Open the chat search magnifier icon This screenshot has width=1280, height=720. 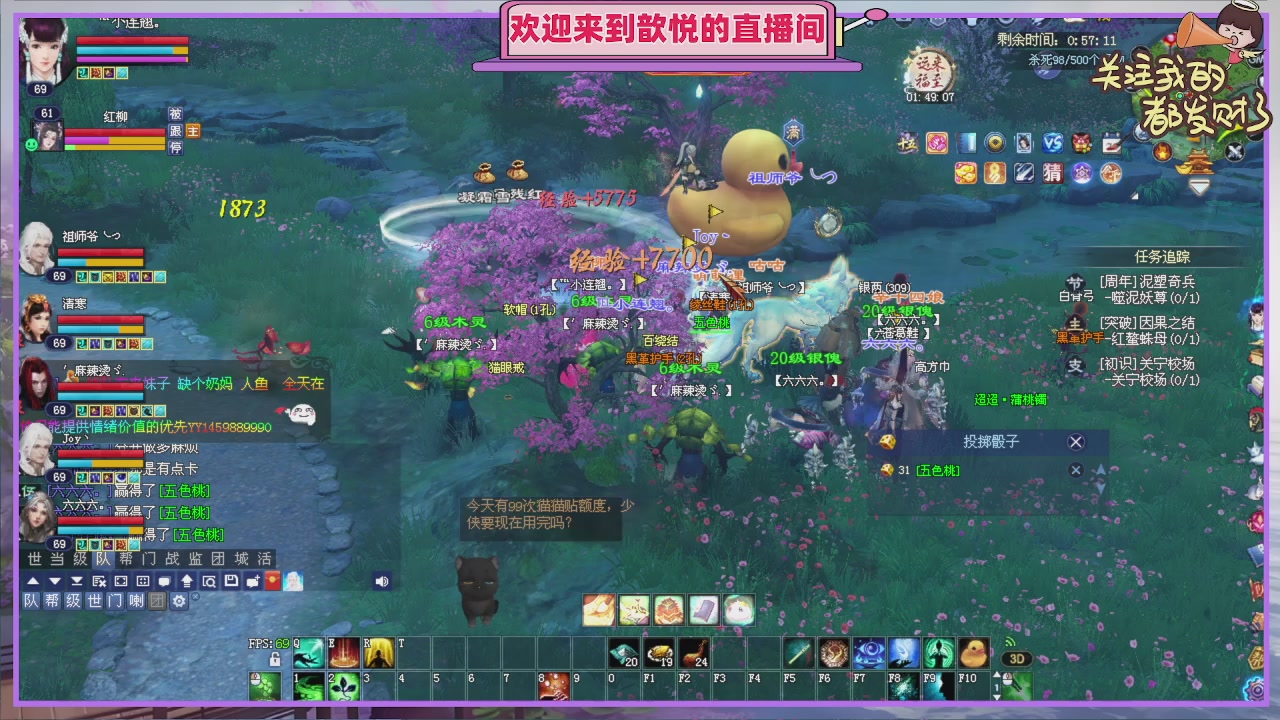(x=210, y=581)
